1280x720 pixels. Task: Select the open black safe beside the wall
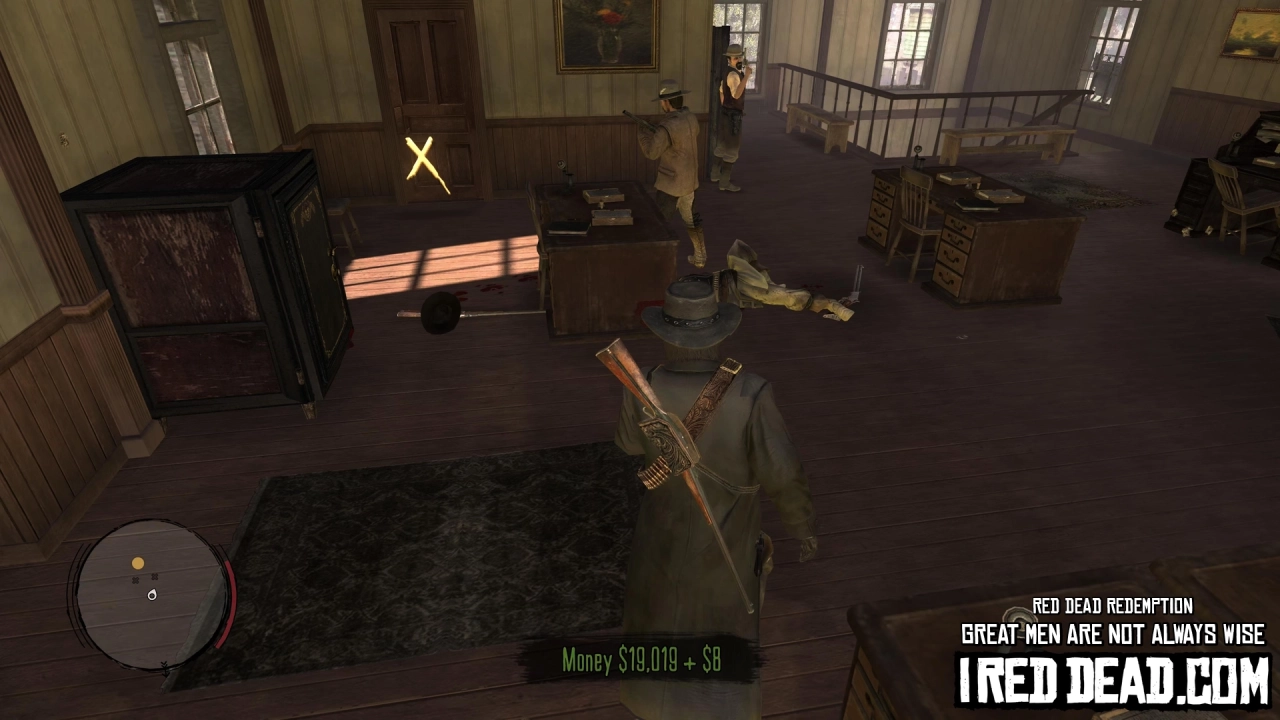(190, 280)
